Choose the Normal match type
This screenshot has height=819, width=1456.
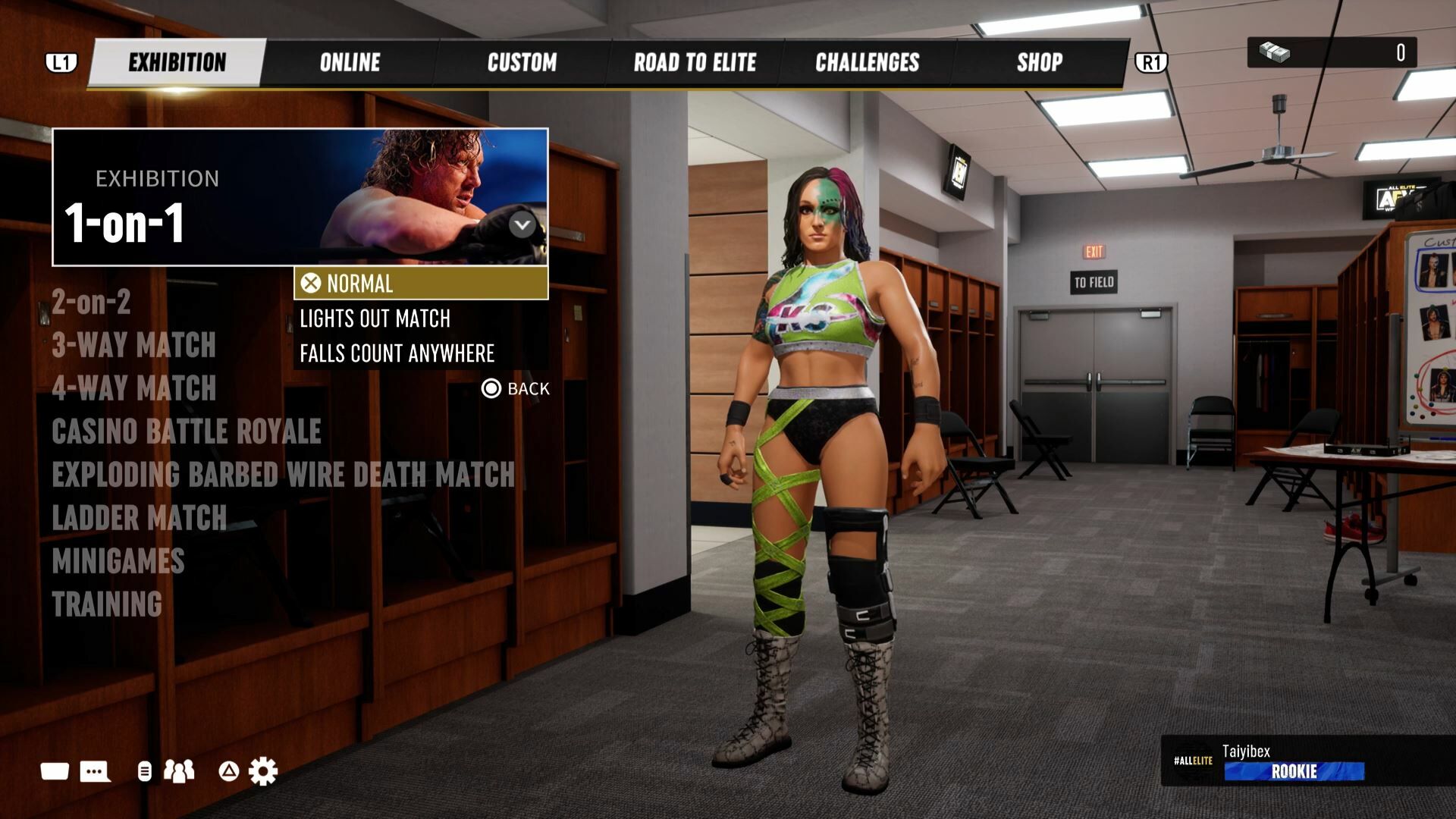coord(420,284)
